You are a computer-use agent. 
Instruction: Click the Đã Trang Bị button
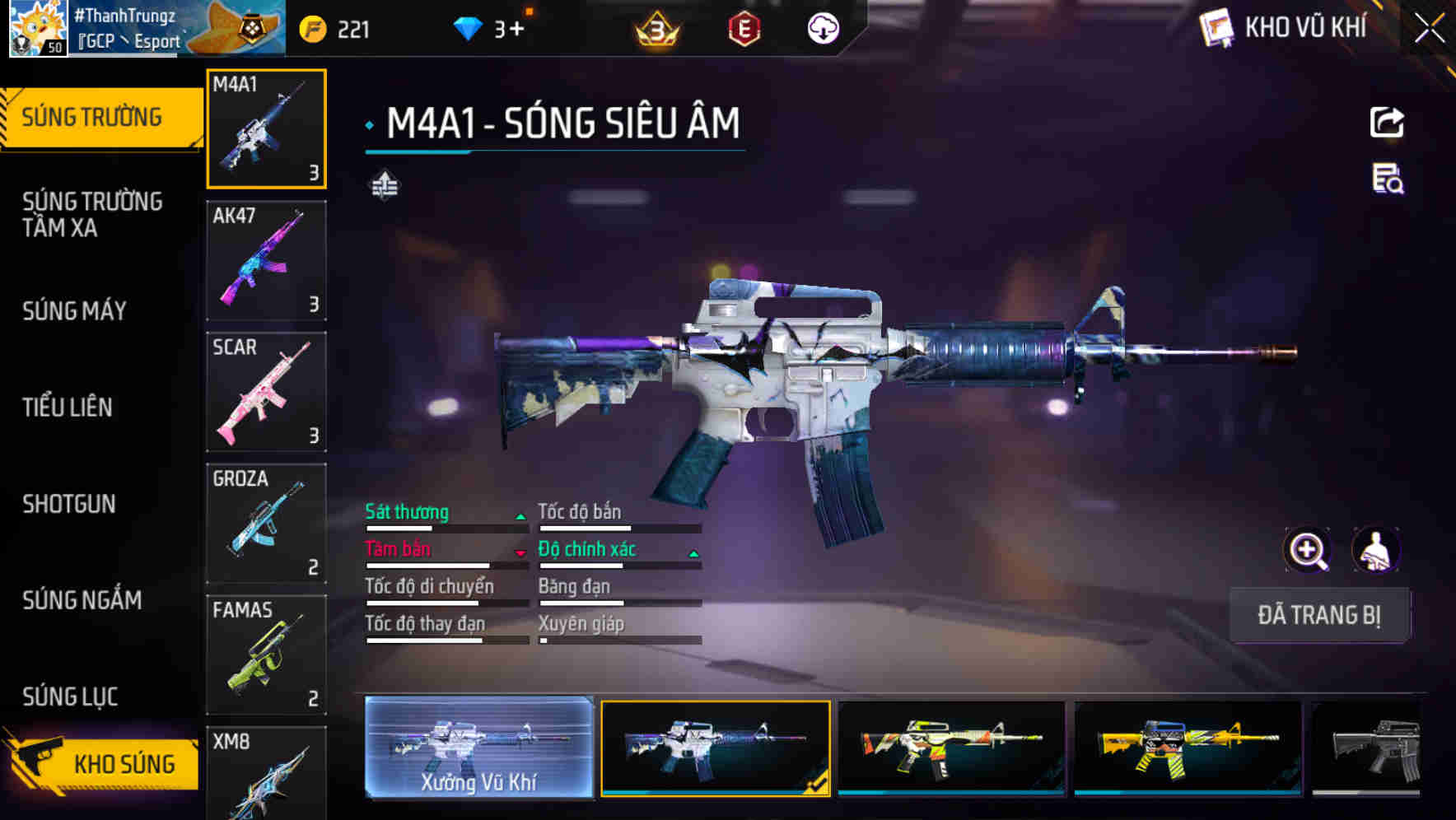(1319, 615)
